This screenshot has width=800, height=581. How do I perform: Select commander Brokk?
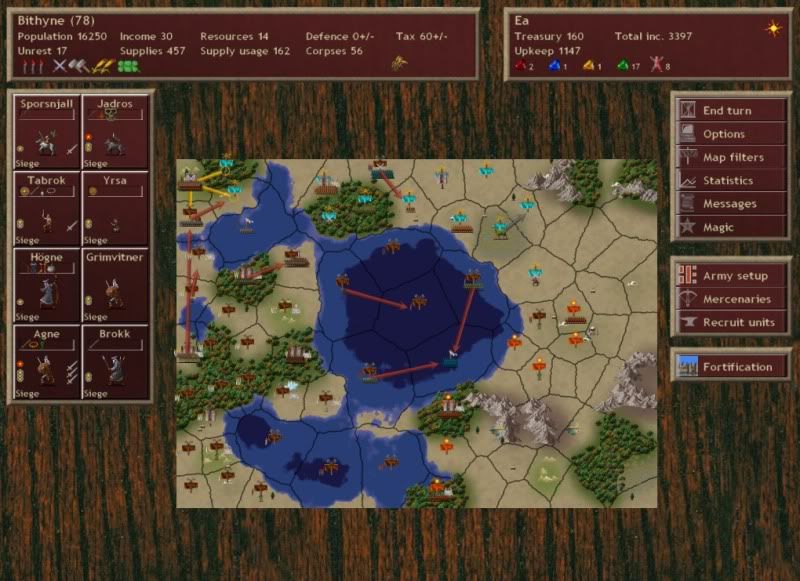click(x=115, y=364)
